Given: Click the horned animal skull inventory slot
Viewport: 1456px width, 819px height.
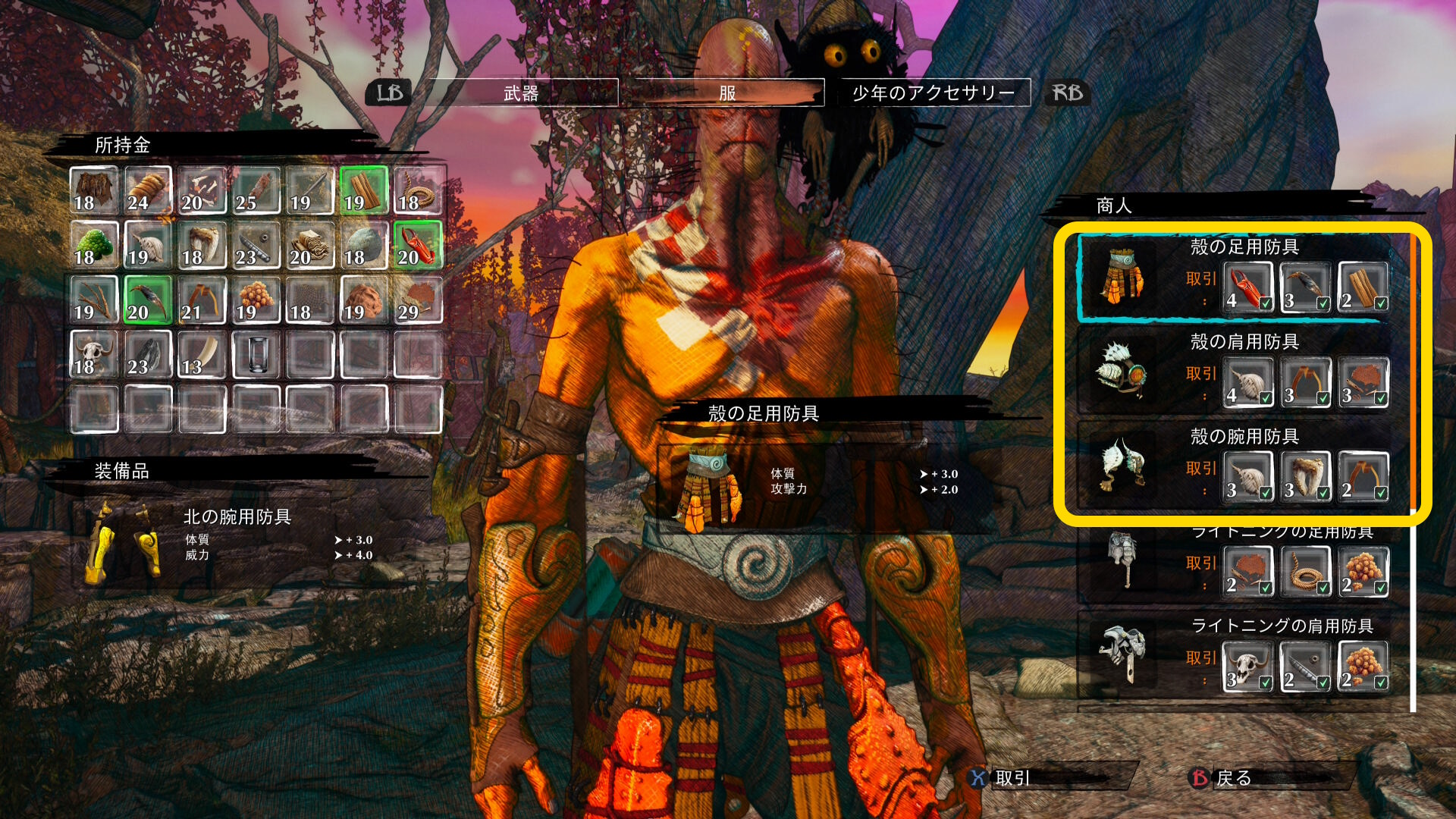Looking at the screenshot, I should click(94, 354).
